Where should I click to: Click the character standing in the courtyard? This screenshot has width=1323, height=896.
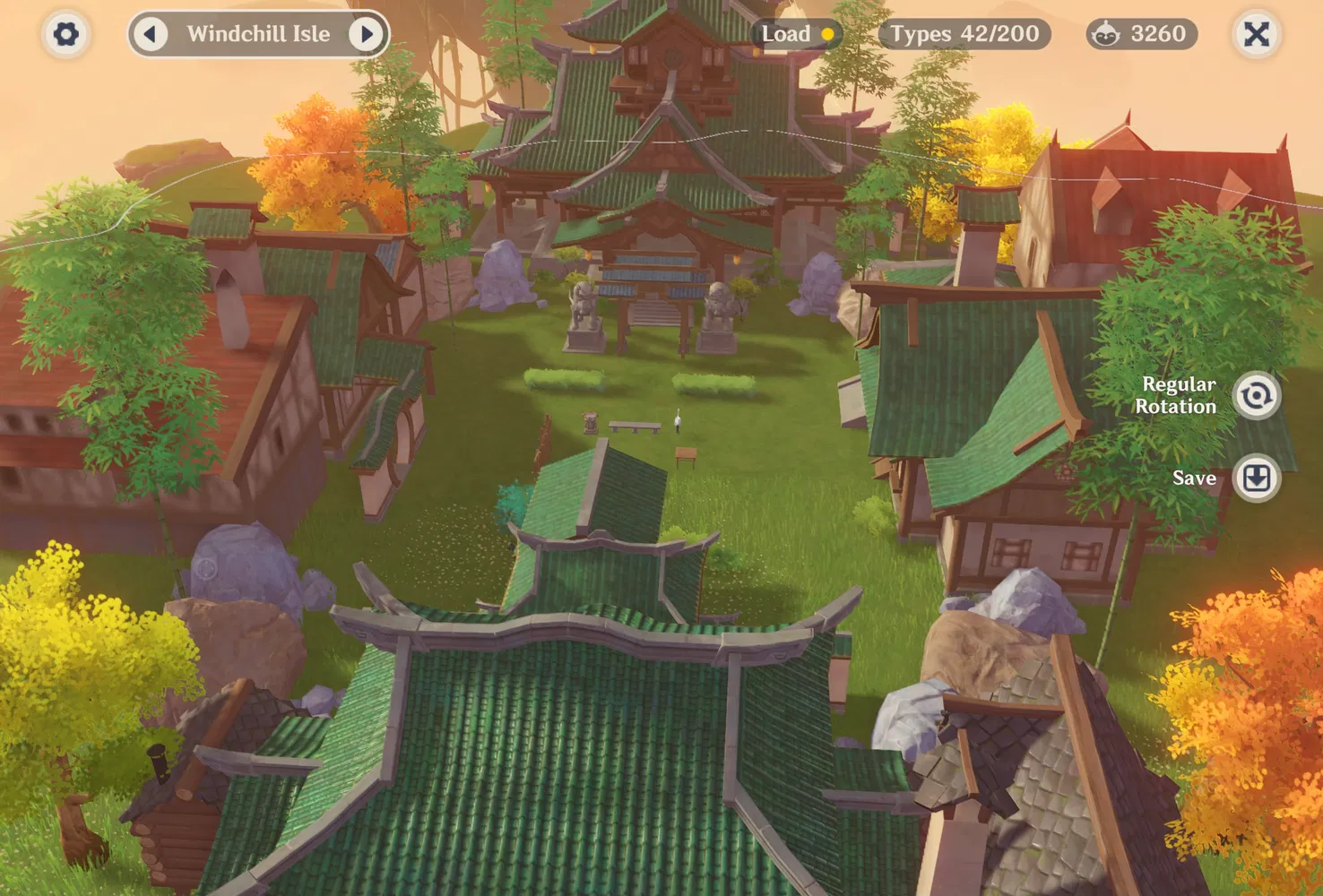coord(679,421)
